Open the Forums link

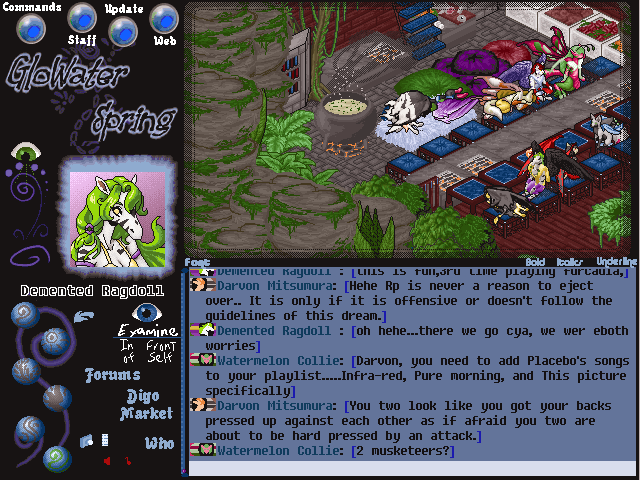pos(111,376)
